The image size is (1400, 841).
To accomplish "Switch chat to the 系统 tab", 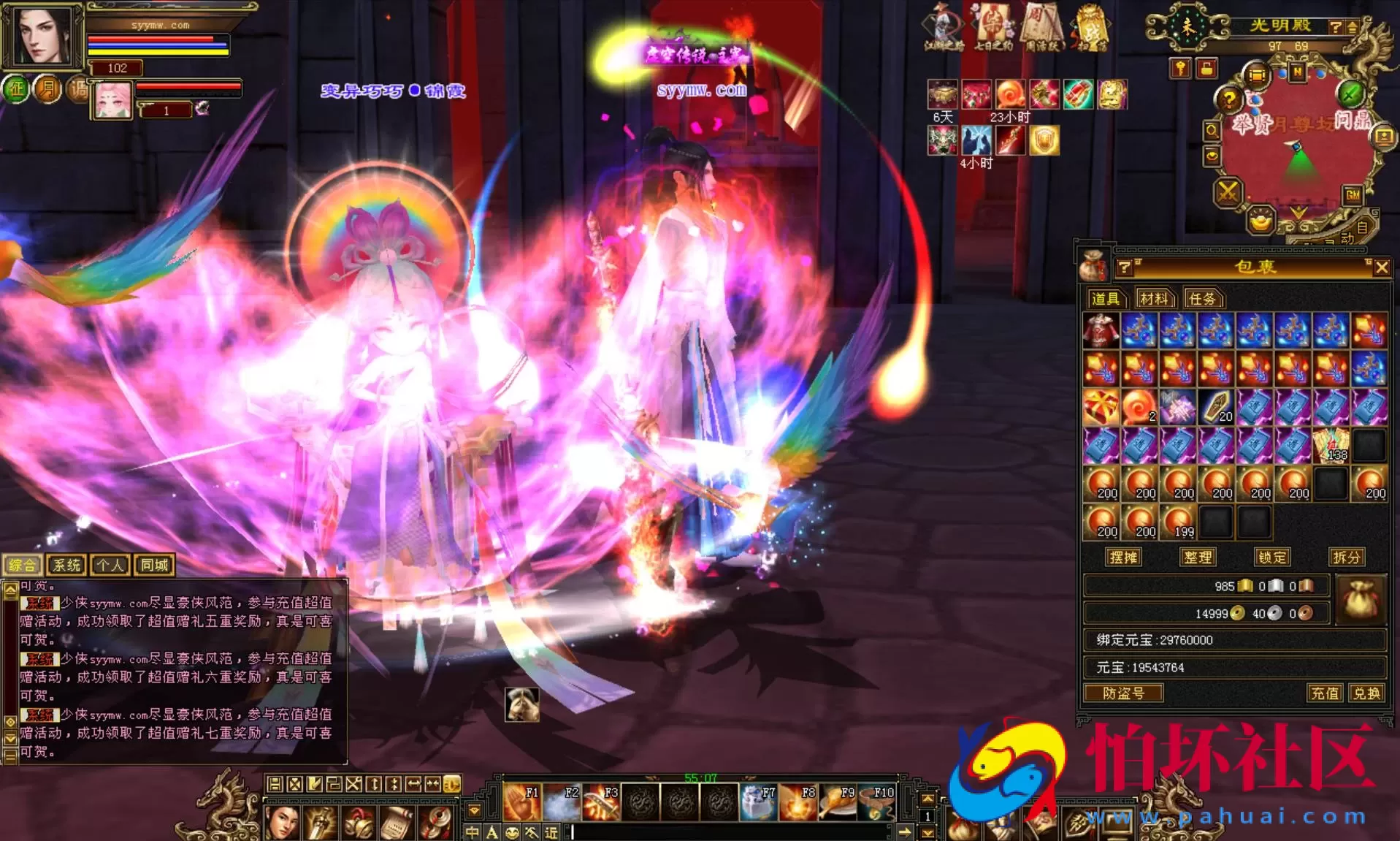I will [x=66, y=565].
